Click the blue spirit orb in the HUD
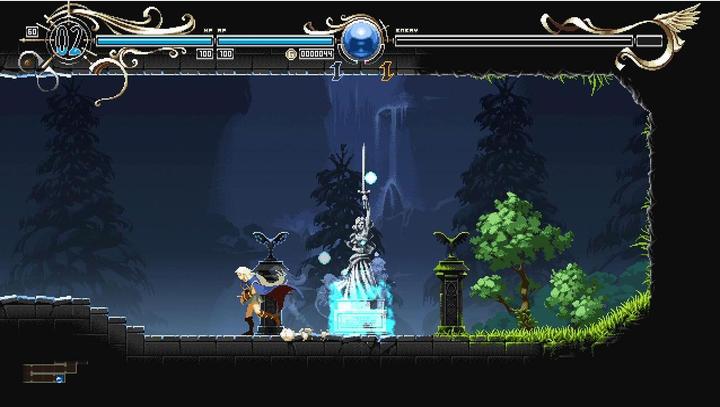Screen dimensions: 720x407 click(x=358, y=41)
